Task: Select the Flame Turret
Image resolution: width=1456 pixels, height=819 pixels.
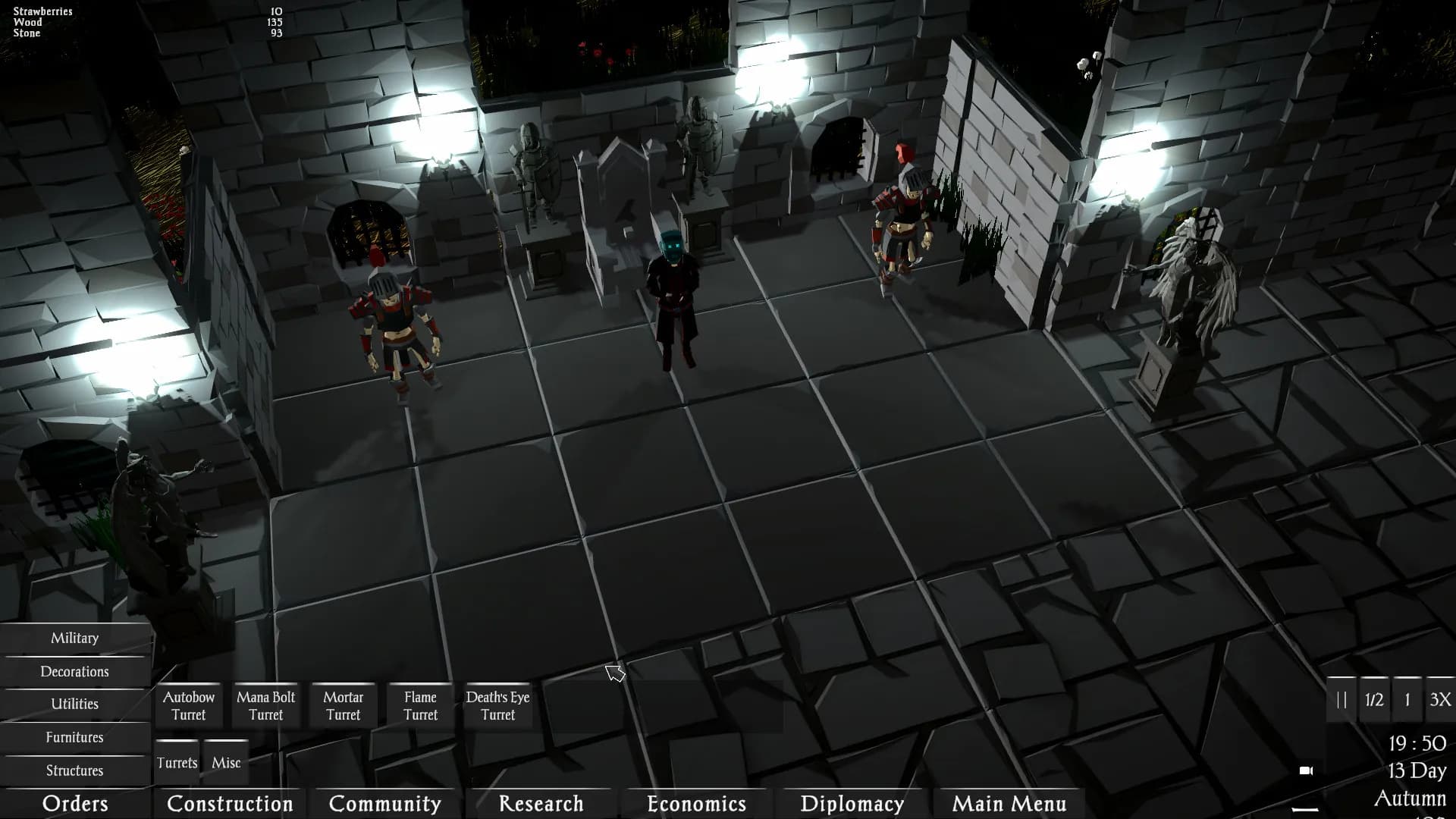Action: pos(421,706)
